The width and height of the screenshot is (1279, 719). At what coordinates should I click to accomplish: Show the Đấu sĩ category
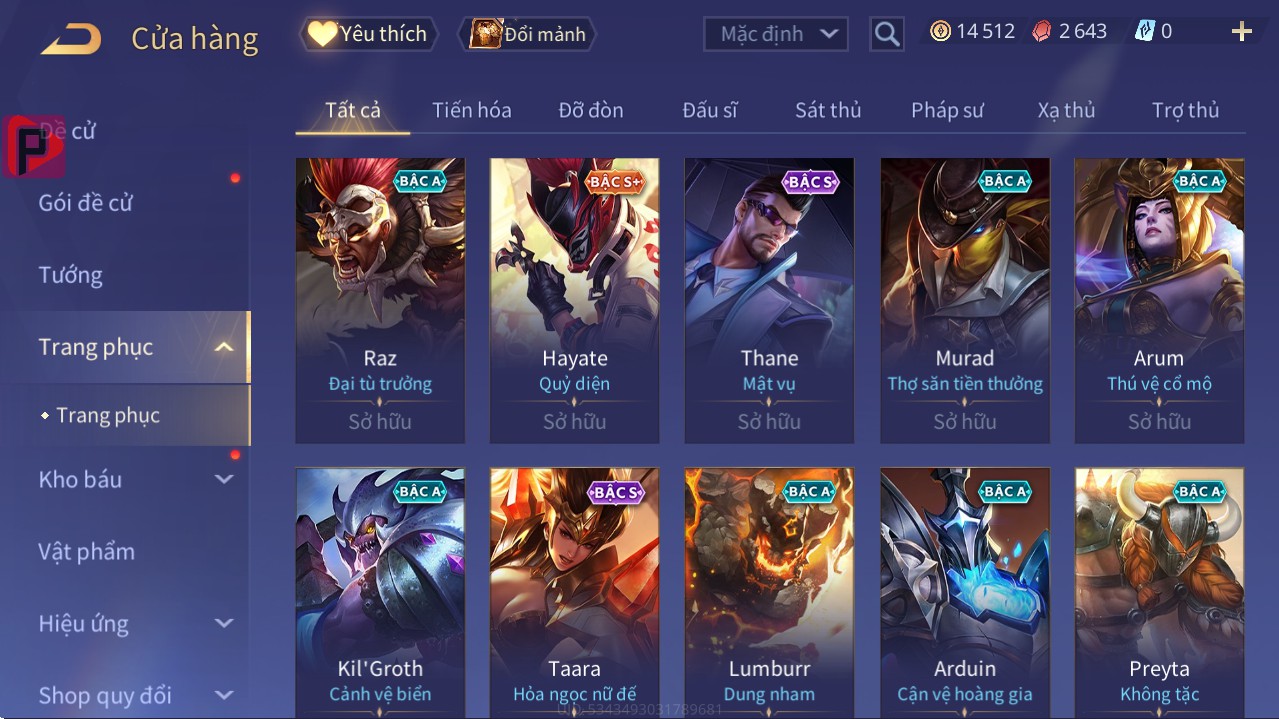point(709,110)
